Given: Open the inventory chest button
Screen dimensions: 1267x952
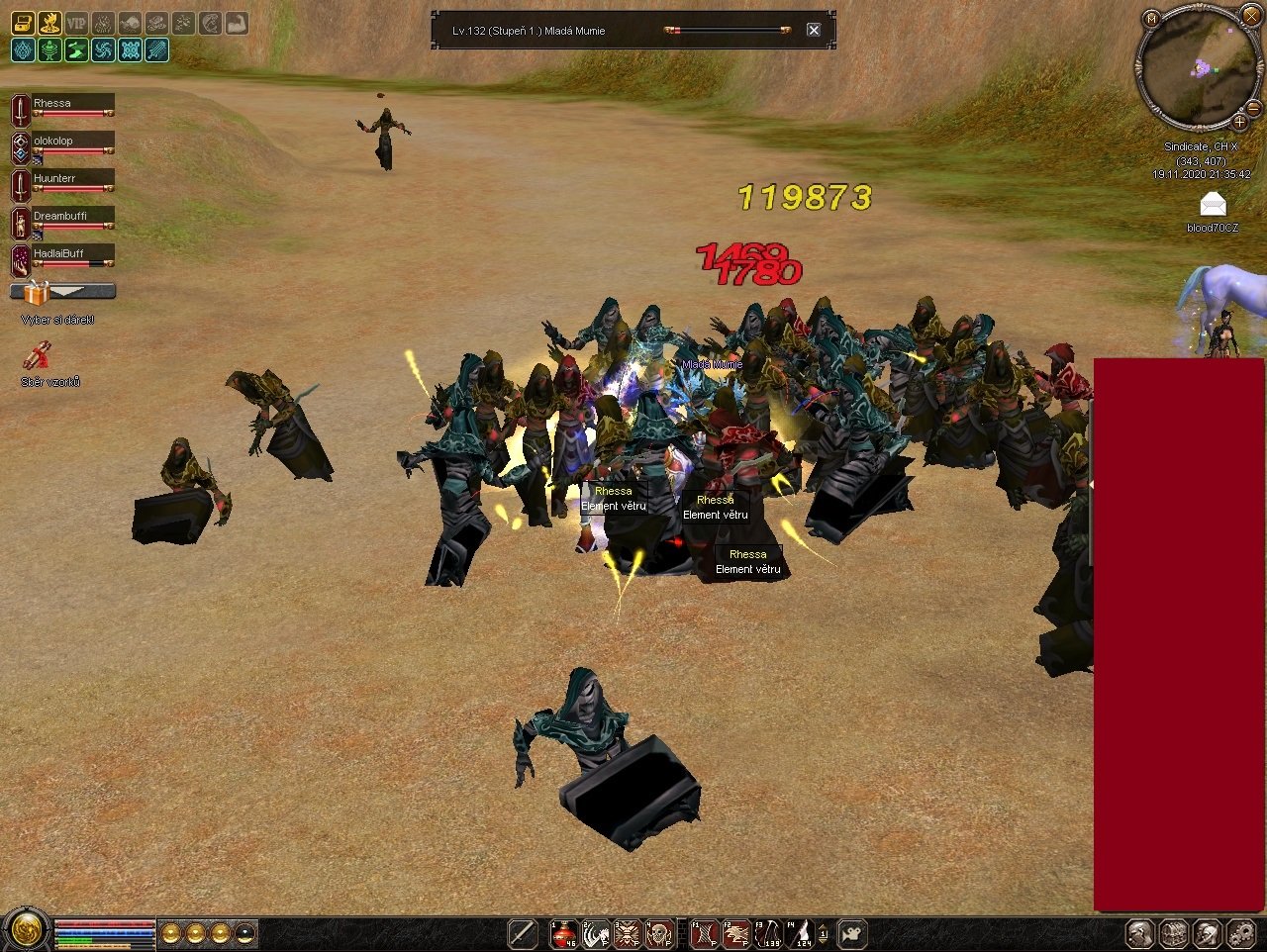Looking at the screenshot, I should pyautogui.click(x=1174, y=933).
